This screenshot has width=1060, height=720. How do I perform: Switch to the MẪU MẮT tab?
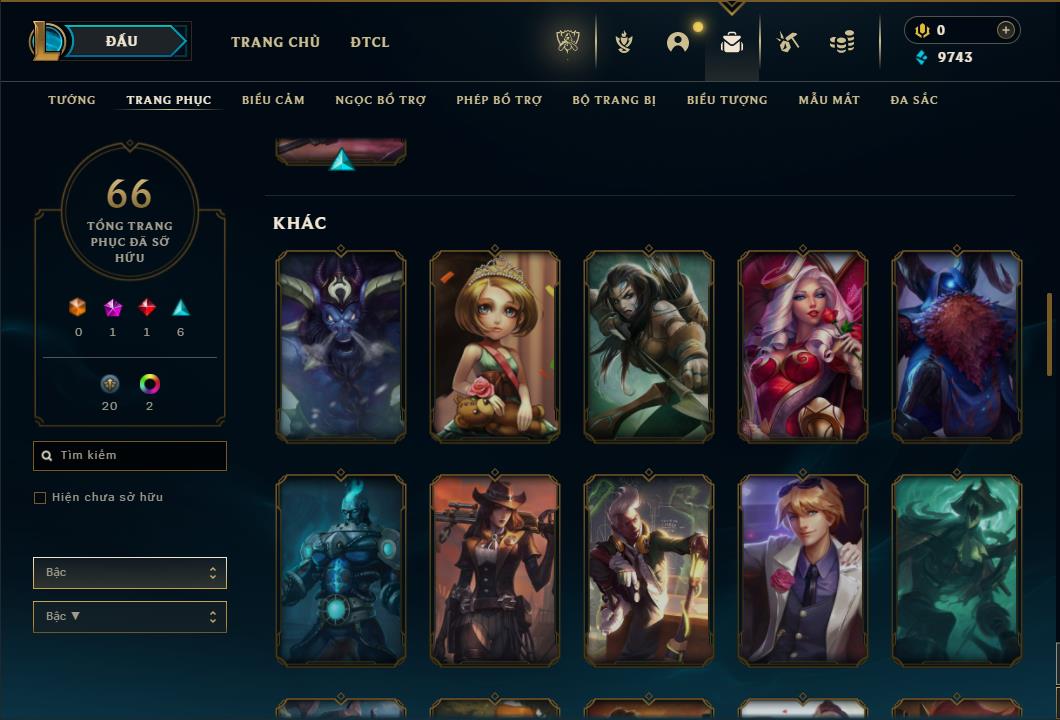click(x=829, y=100)
